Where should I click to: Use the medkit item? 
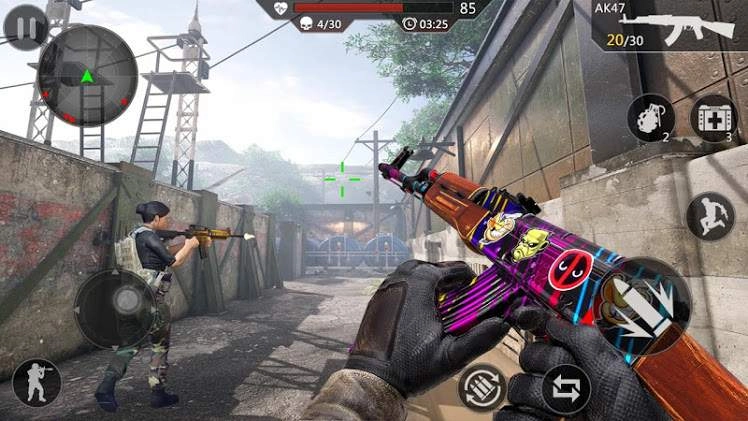714,118
